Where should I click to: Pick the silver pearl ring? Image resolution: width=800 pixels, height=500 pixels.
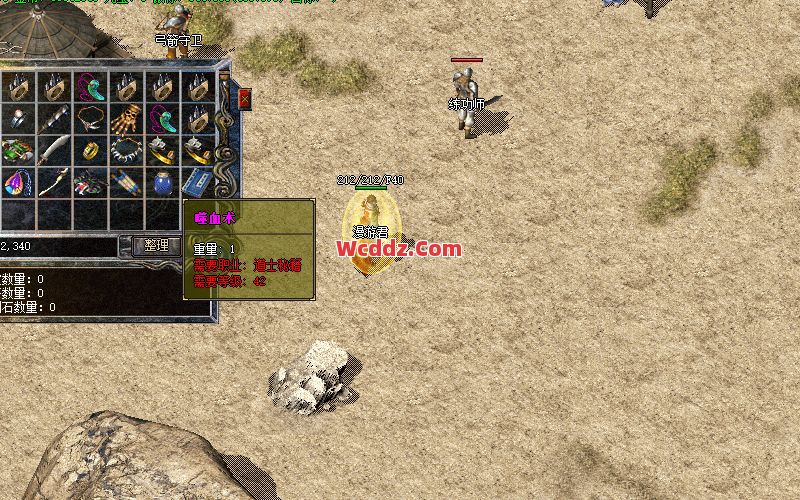tap(18, 118)
